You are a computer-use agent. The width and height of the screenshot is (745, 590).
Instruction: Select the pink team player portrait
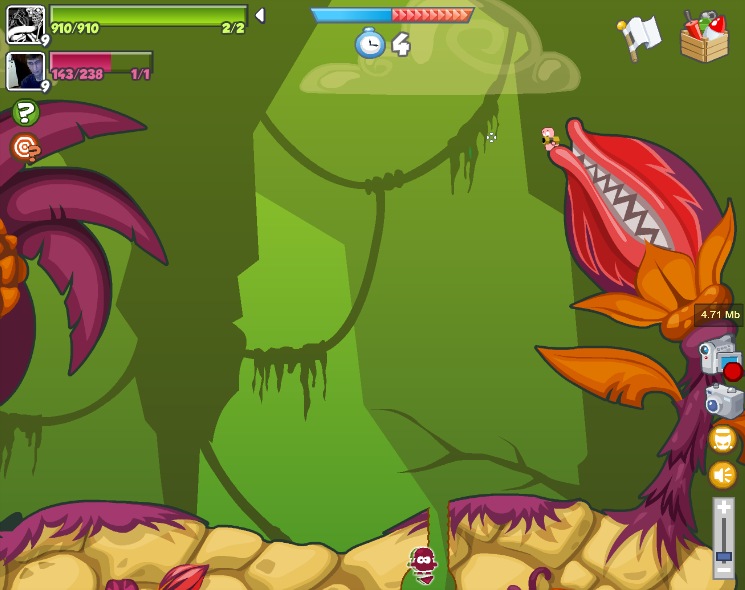[25, 71]
